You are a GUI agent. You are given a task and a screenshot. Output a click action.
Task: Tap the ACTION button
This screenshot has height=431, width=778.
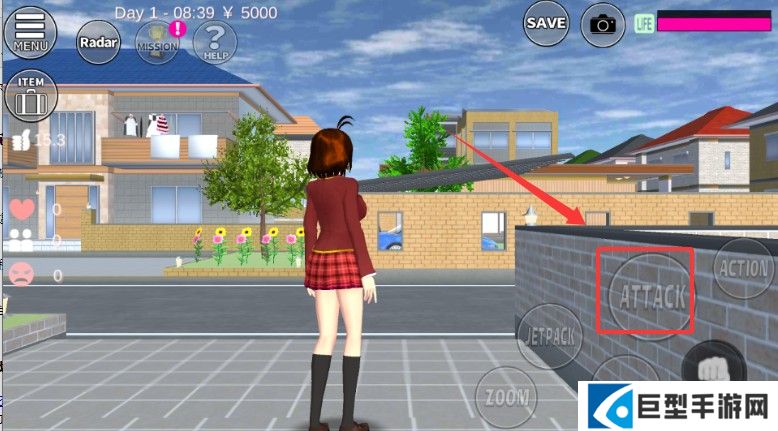(x=743, y=269)
